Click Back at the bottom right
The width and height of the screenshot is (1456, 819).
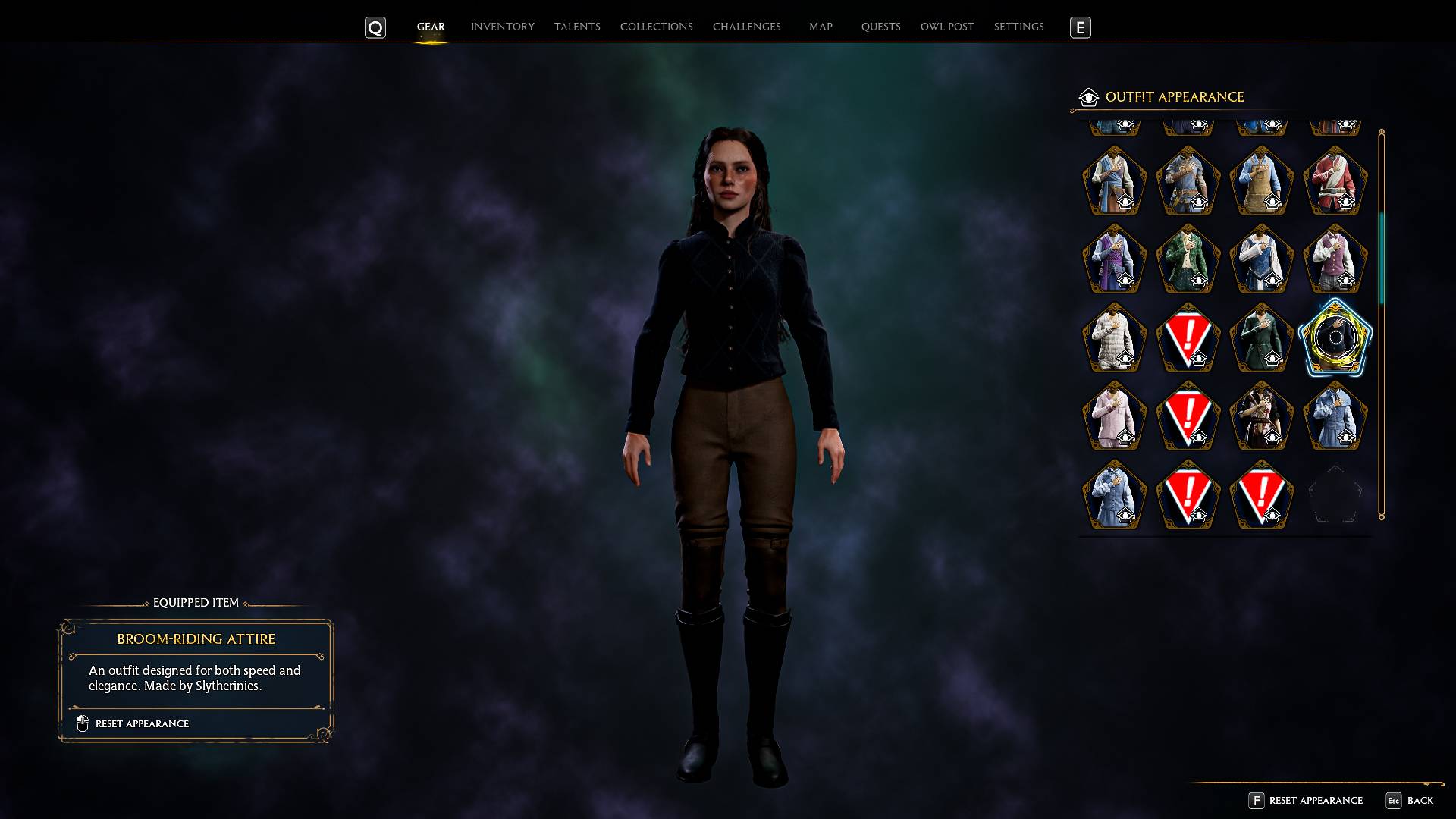[1421, 800]
